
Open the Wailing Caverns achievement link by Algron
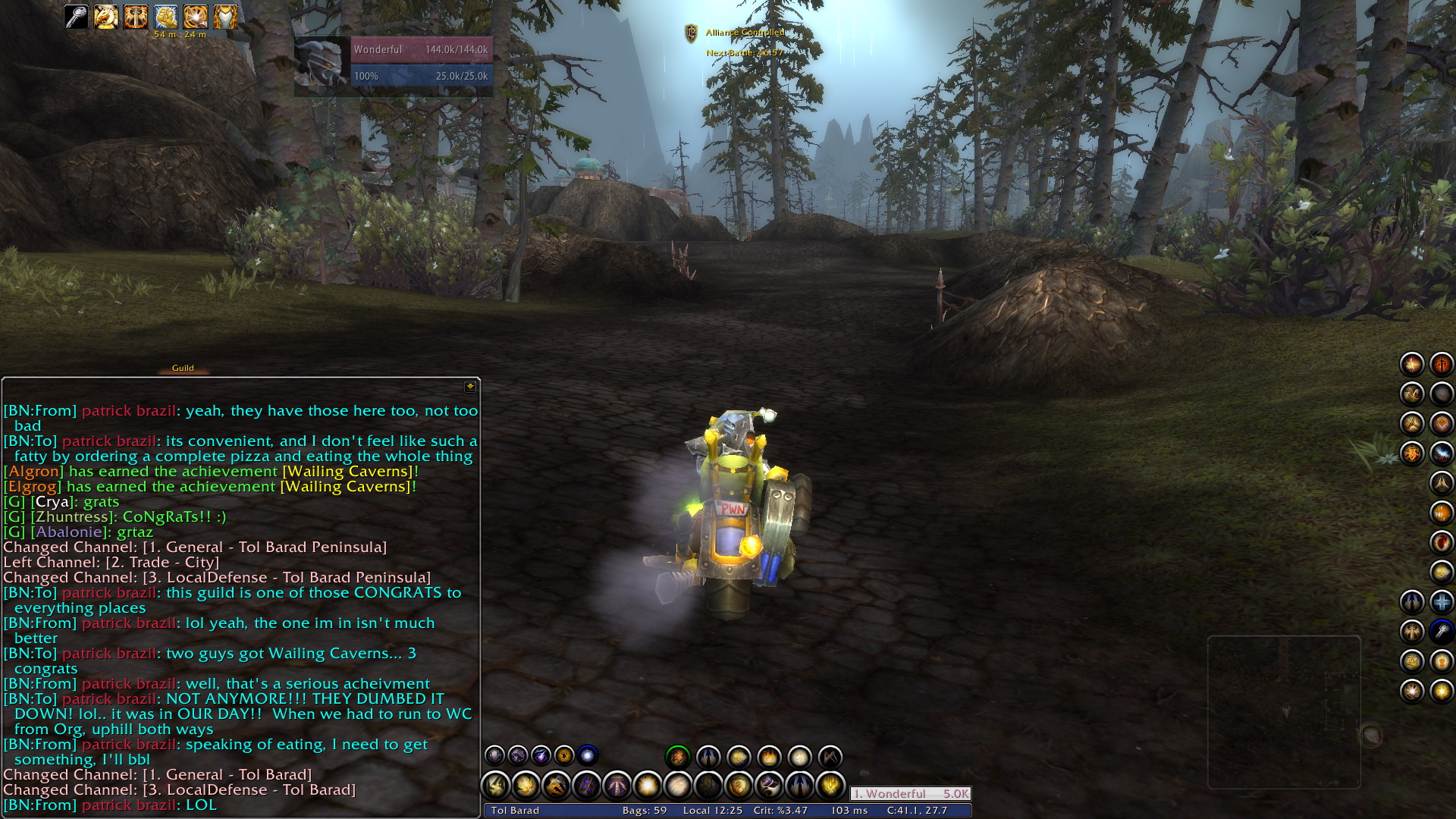tap(350, 472)
